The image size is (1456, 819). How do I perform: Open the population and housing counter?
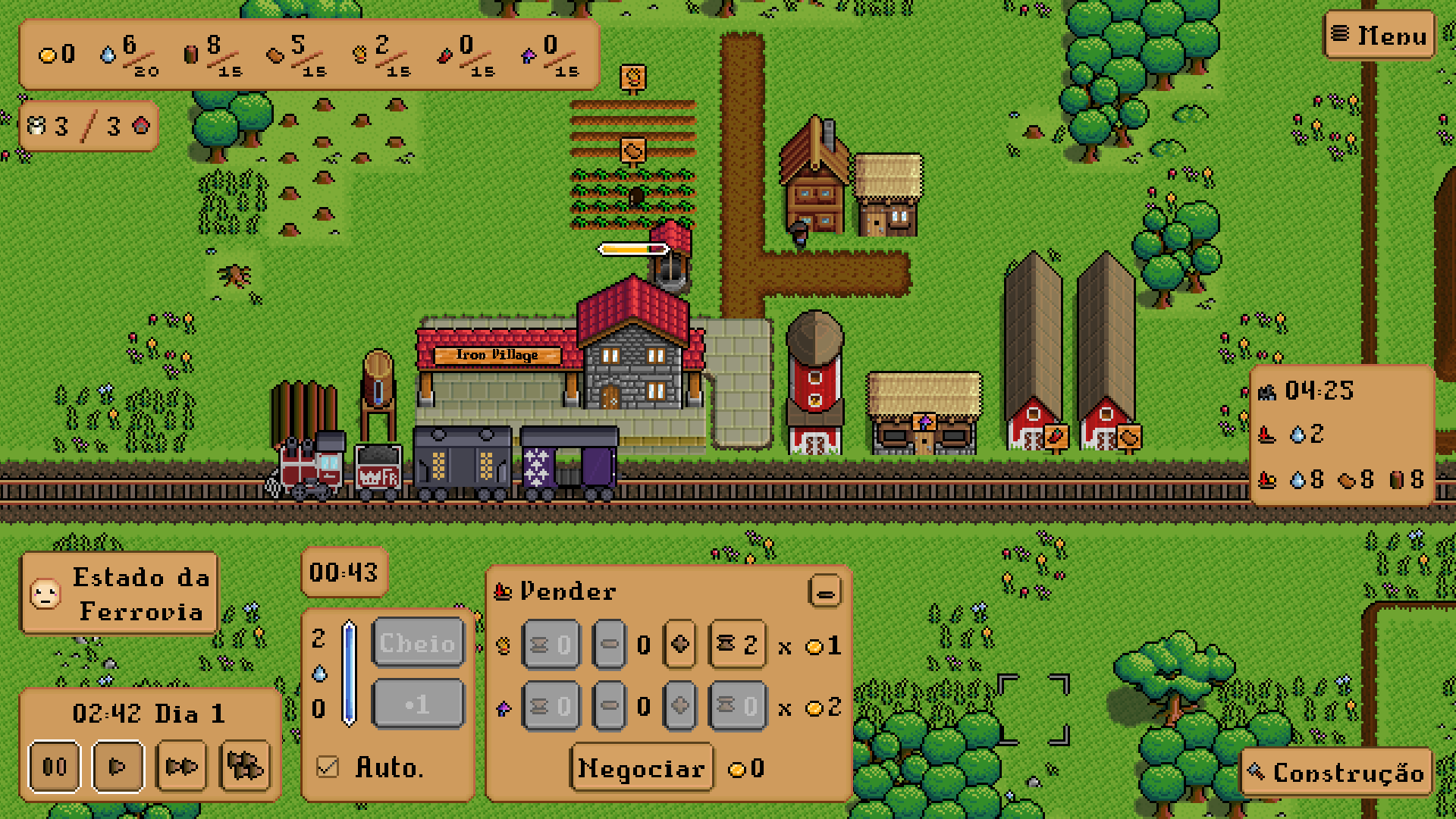(88, 126)
